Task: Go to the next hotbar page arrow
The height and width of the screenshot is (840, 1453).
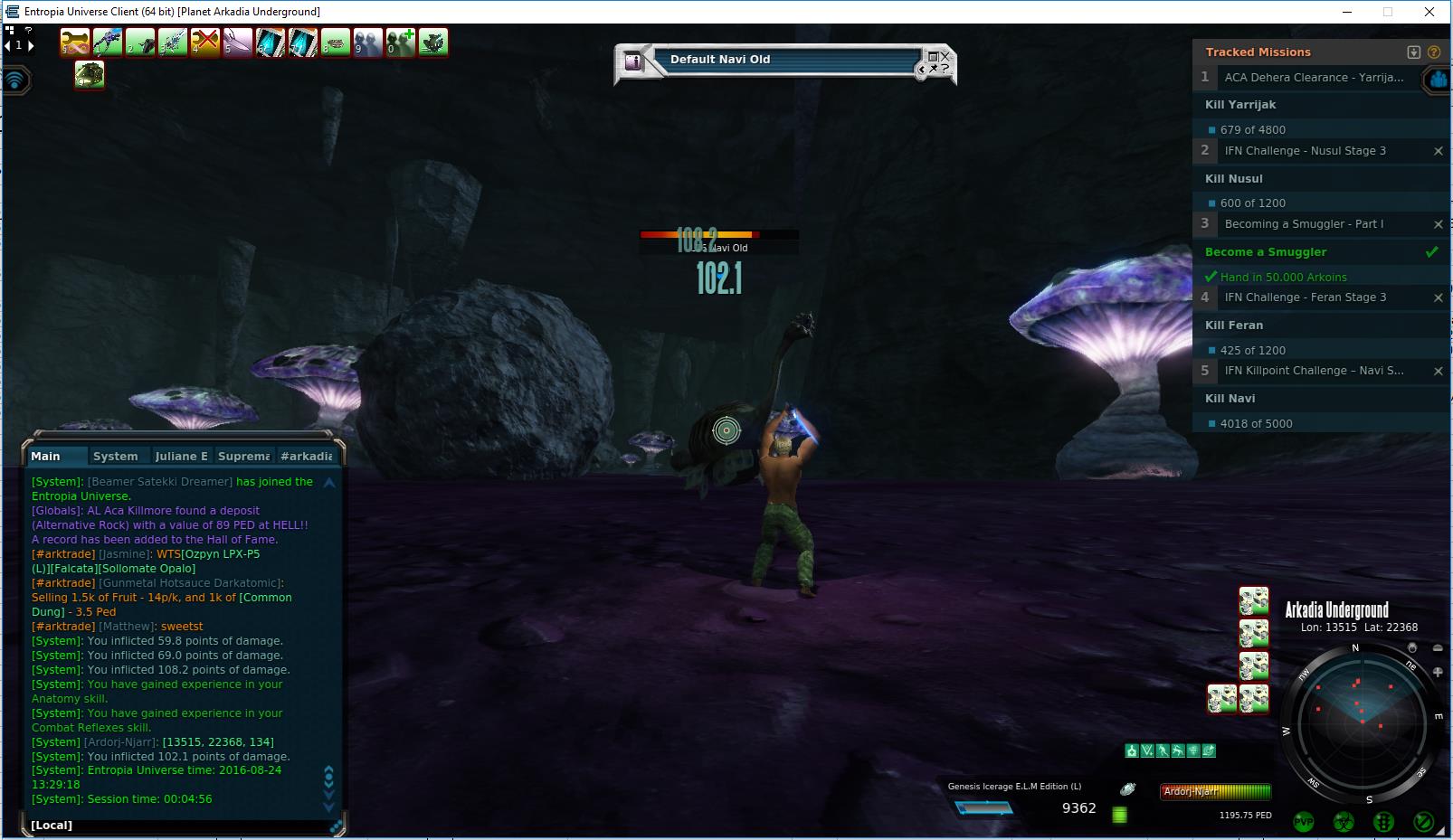Action: [31, 45]
